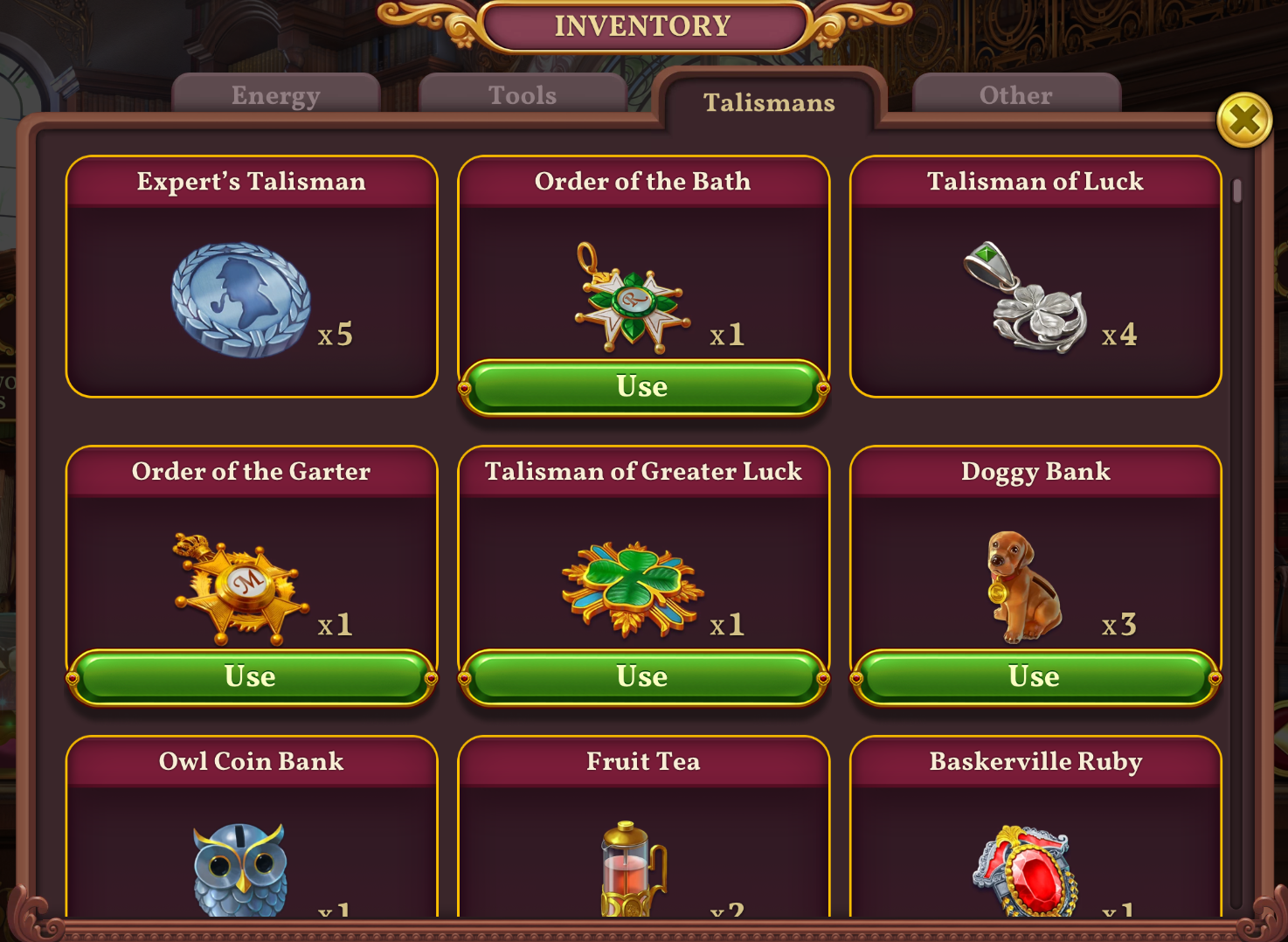The image size is (1288, 942).
Task: Open the Tools tab
Action: 522,95
